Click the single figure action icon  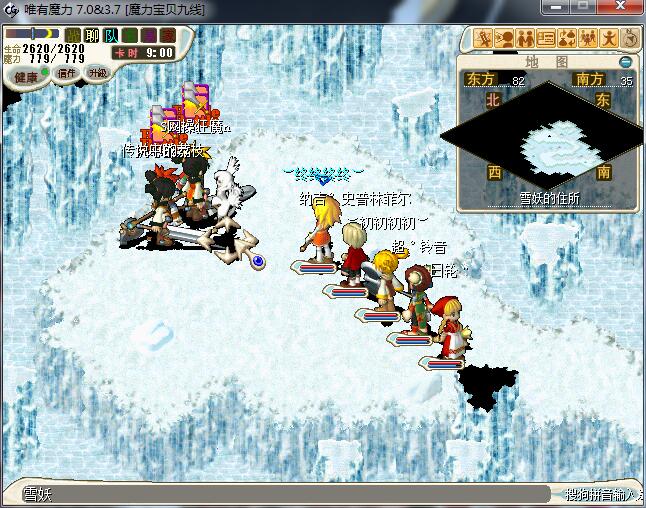pyautogui.click(x=607, y=39)
